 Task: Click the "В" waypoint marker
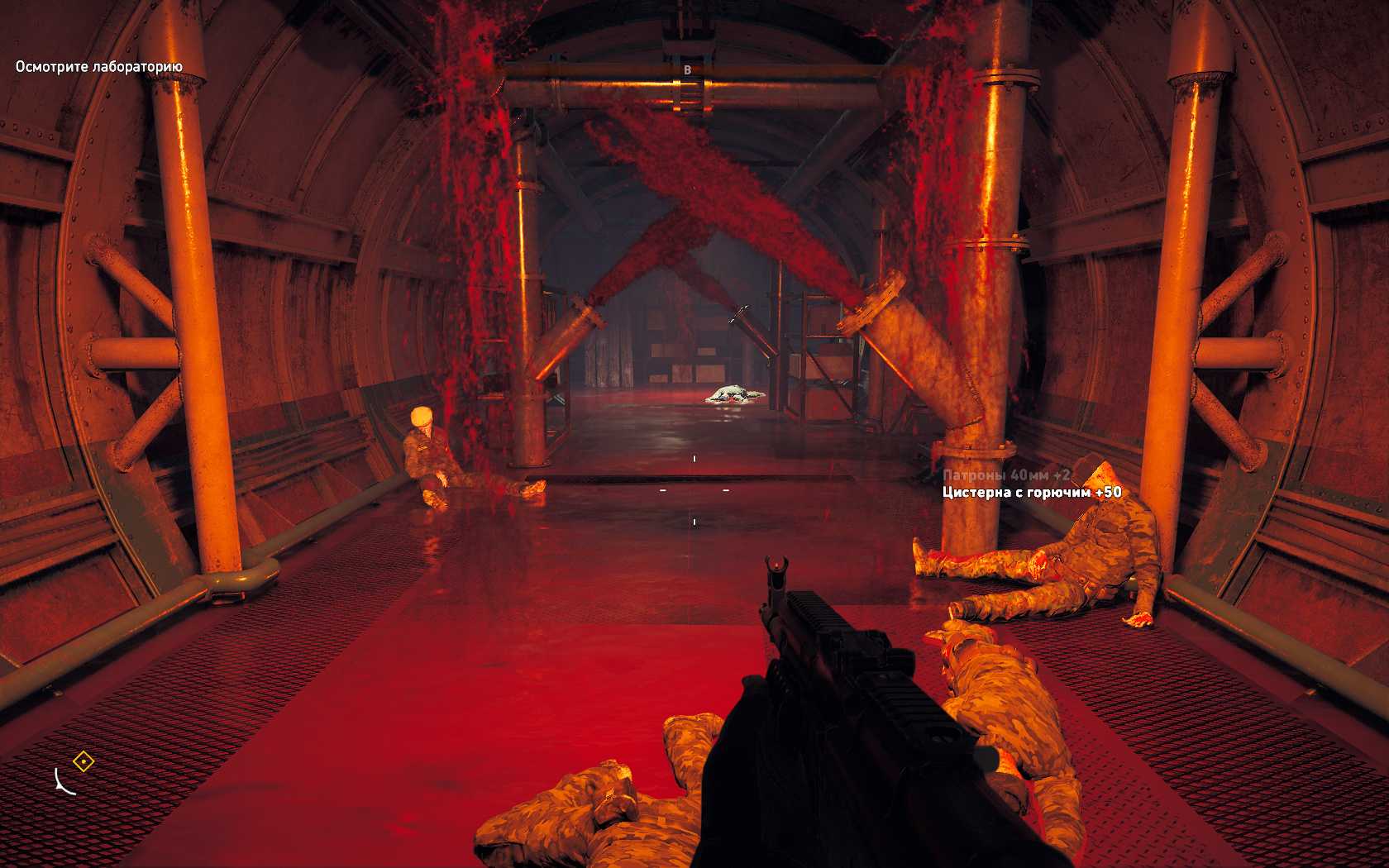[x=687, y=70]
